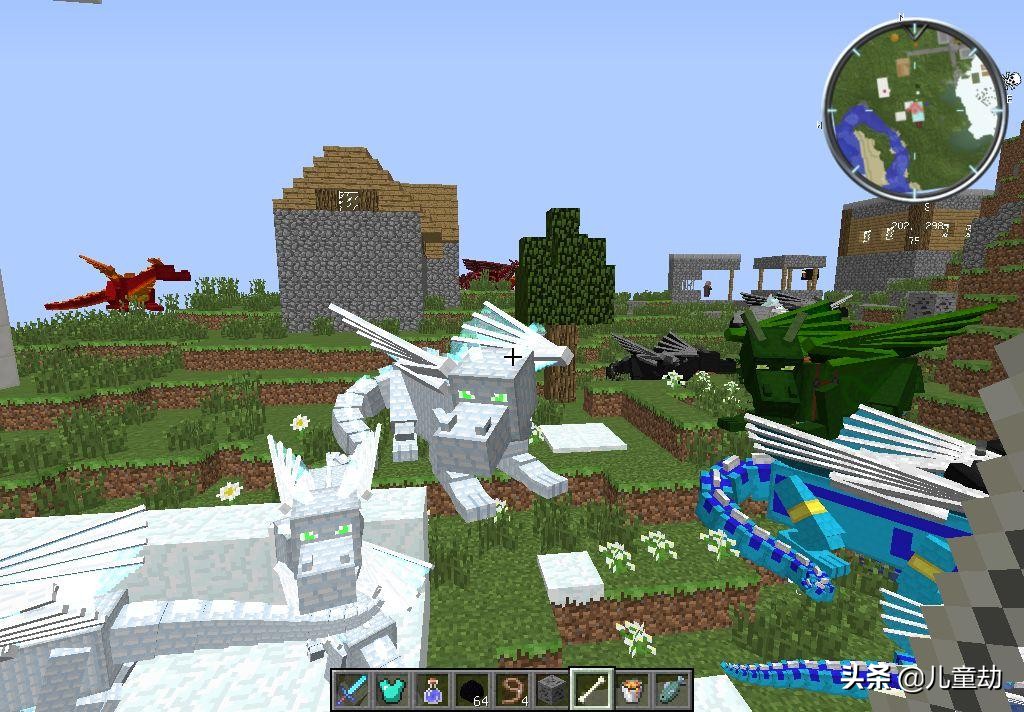Select the diamond chestplate hotbar slot
The width and height of the screenshot is (1024, 712).
tap(391, 689)
